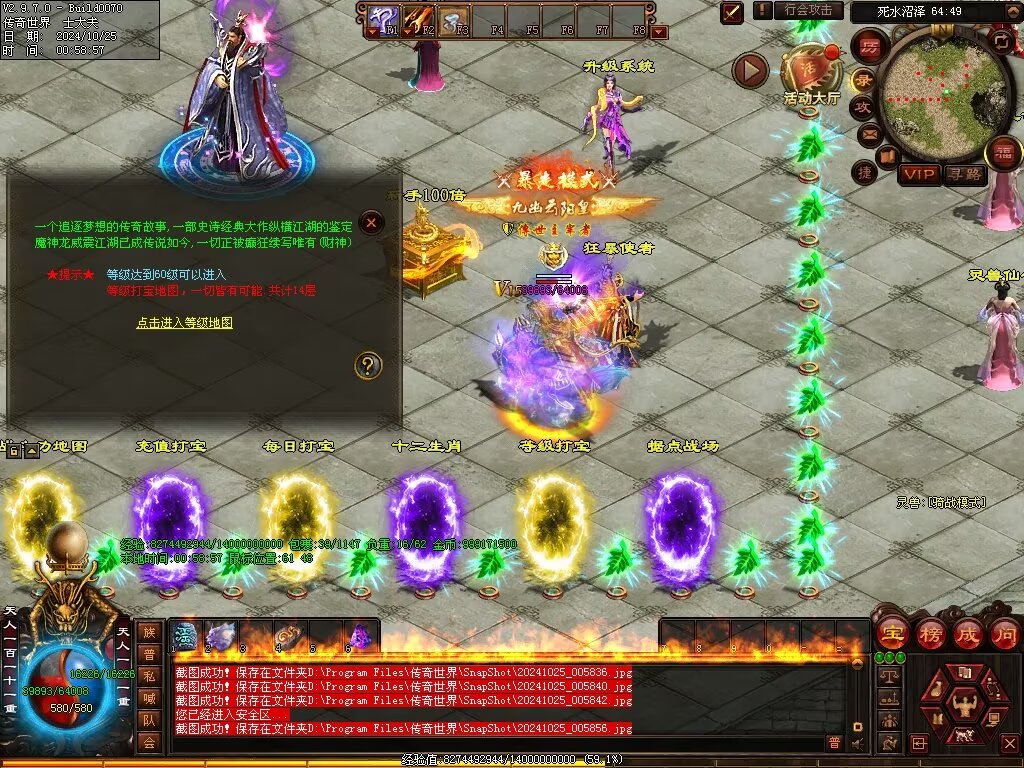Use the purple crystal item in slot 6
1024x768 pixels.
click(x=358, y=635)
